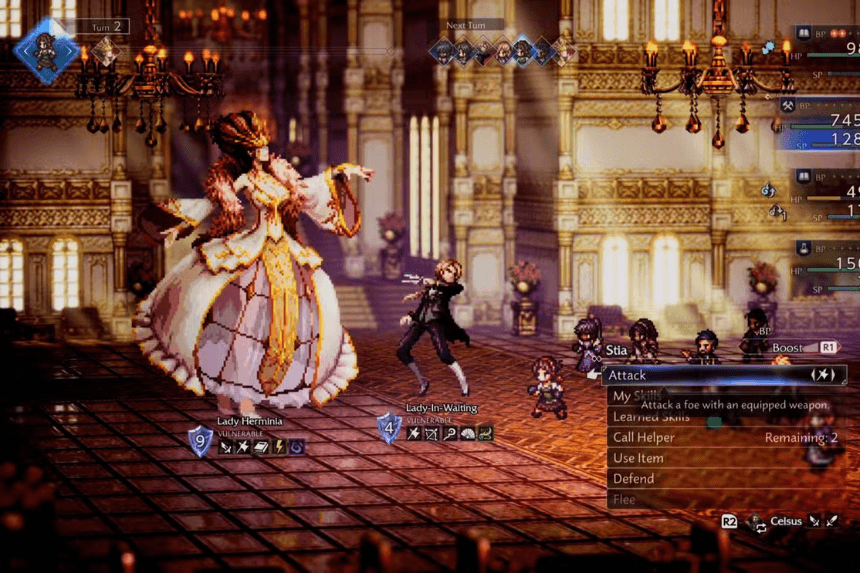Screen dimensions: 860x573
Task: Click Lady-In-Waiting's bow weakness icon
Action: click(x=431, y=433)
